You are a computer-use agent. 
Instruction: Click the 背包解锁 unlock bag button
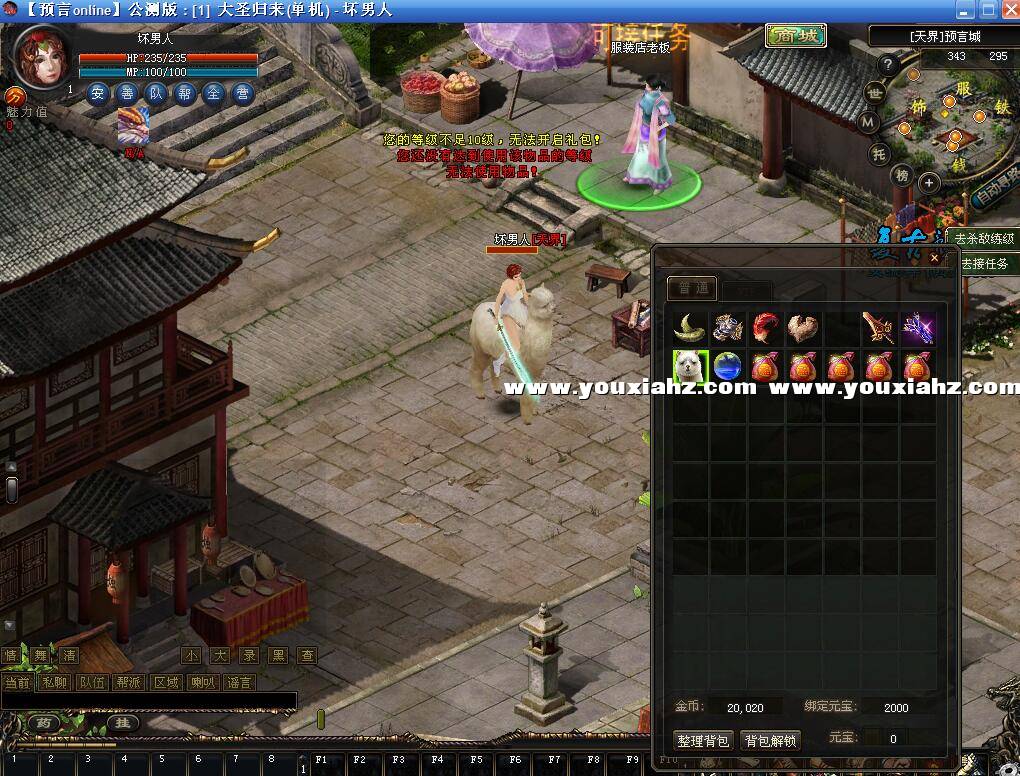(770, 741)
